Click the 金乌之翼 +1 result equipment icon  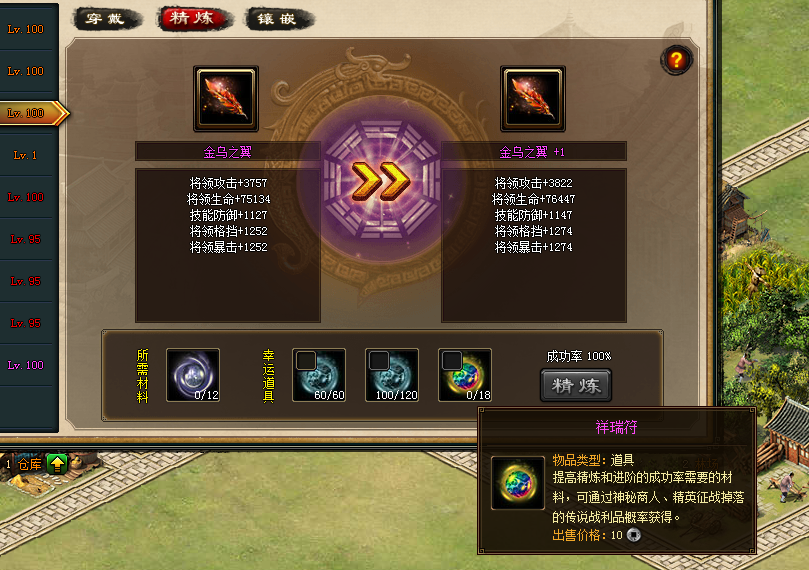(533, 99)
